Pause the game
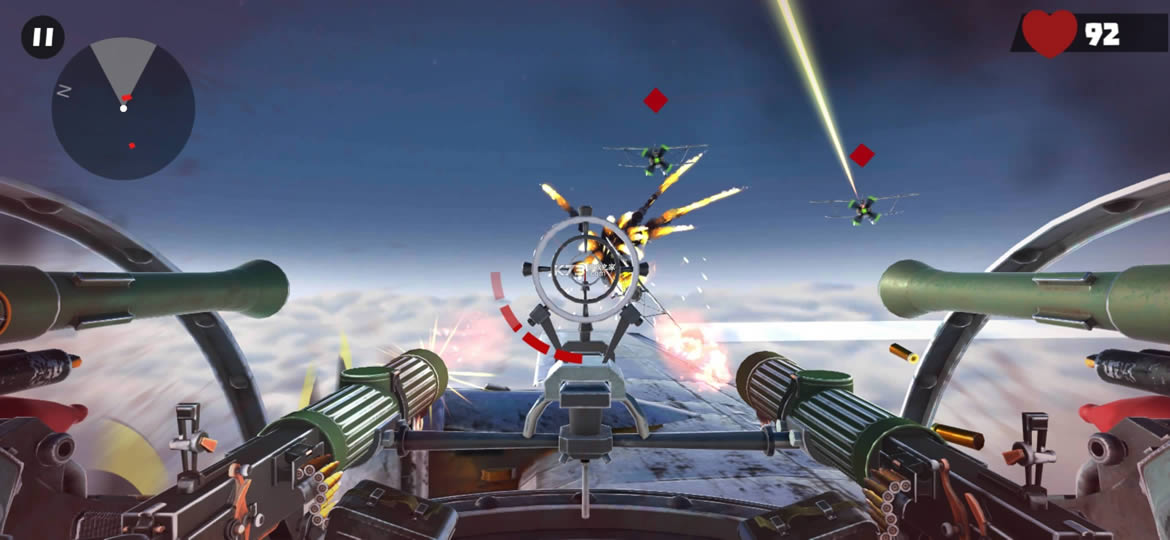The width and height of the screenshot is (1170, 540). 43,38
